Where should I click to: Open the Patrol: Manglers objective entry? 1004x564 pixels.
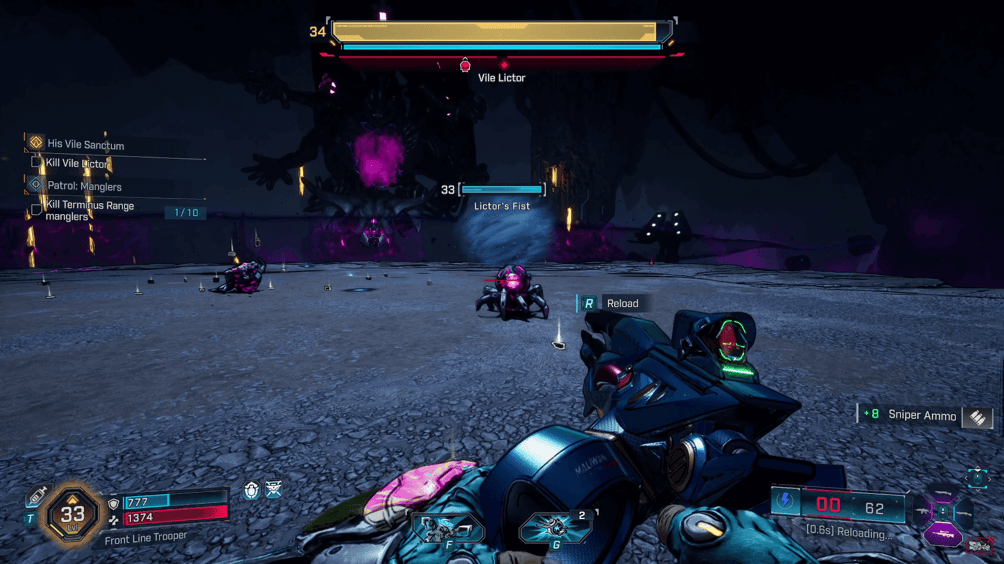84,186
